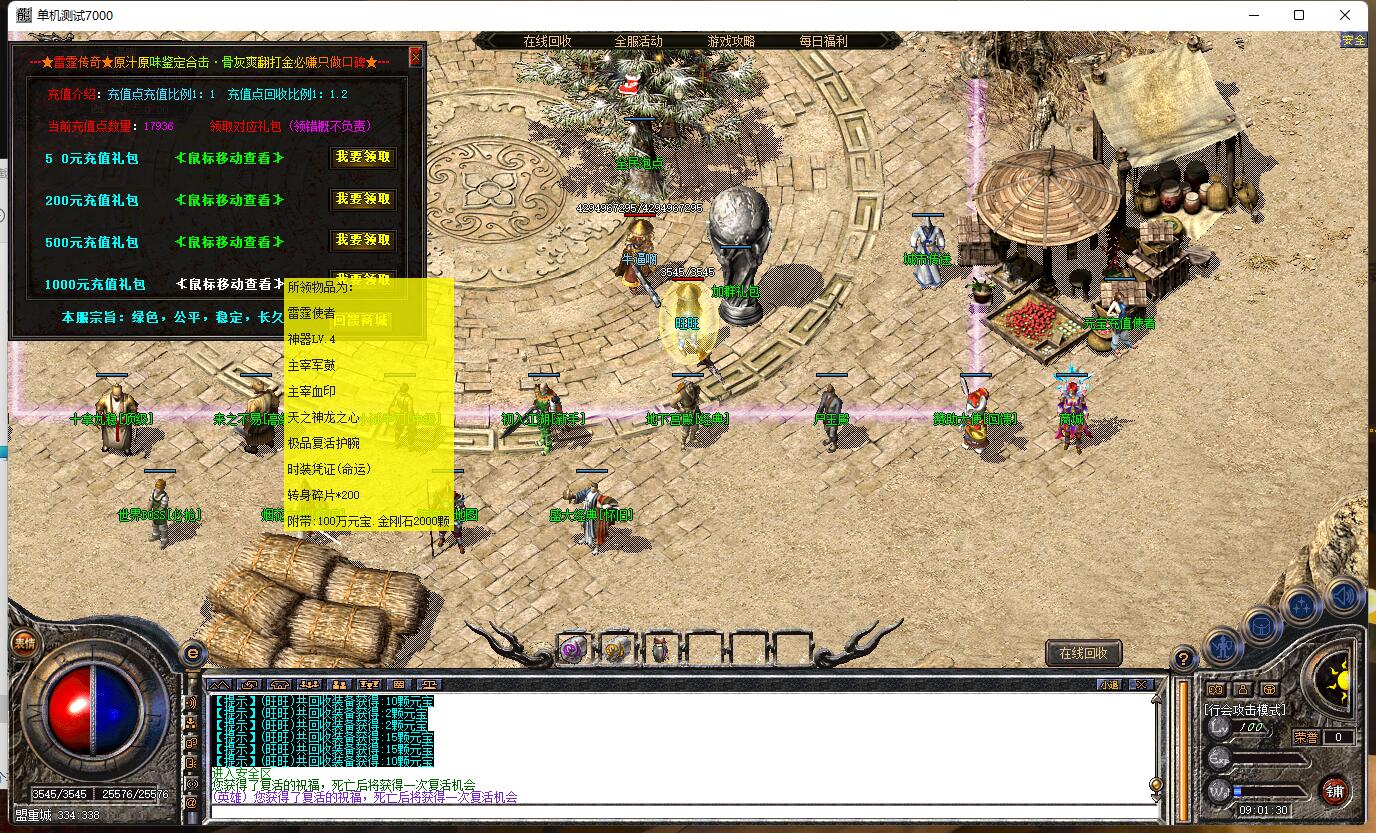Click the 在线回收 button above the chat
This screenshot has width=1376, height=833.
(1083, 653)
